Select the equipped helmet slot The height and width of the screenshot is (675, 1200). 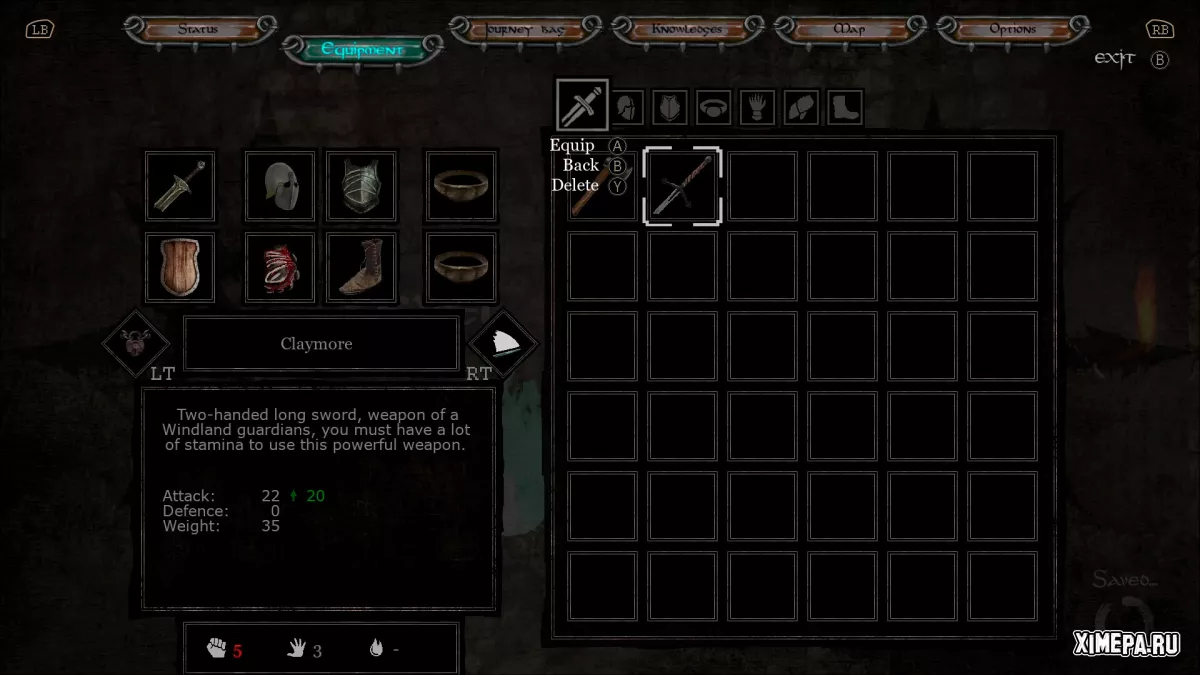[x=280, y=186]
